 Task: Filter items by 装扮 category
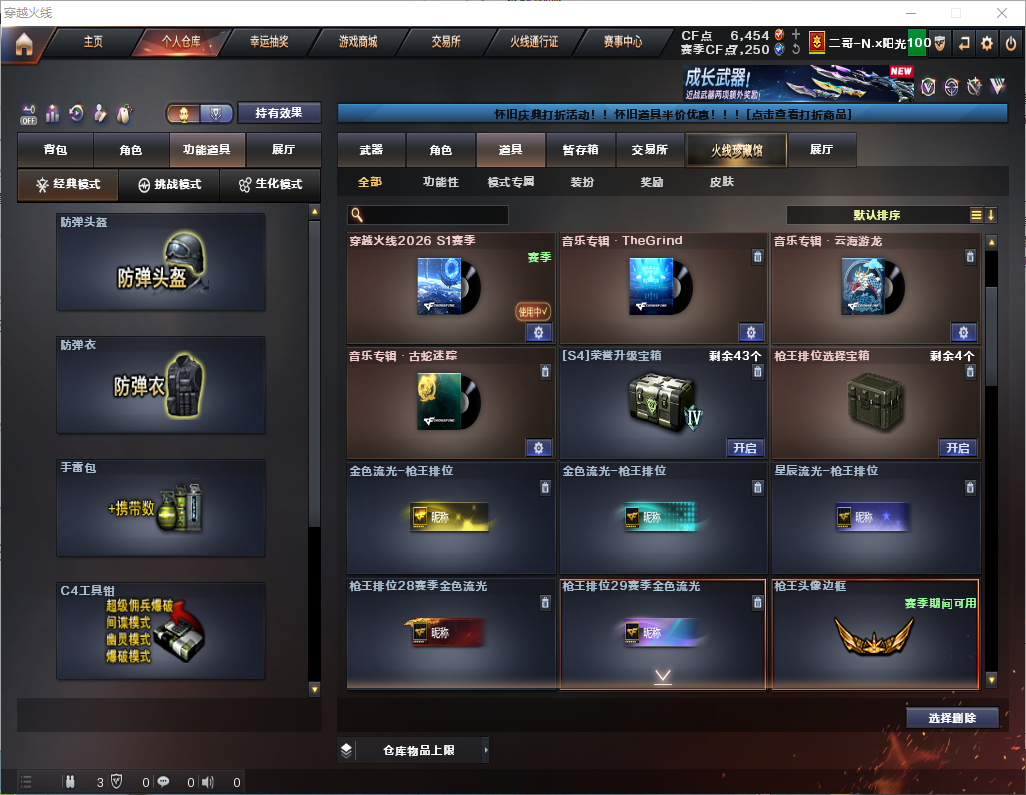[x=582, y=182]
